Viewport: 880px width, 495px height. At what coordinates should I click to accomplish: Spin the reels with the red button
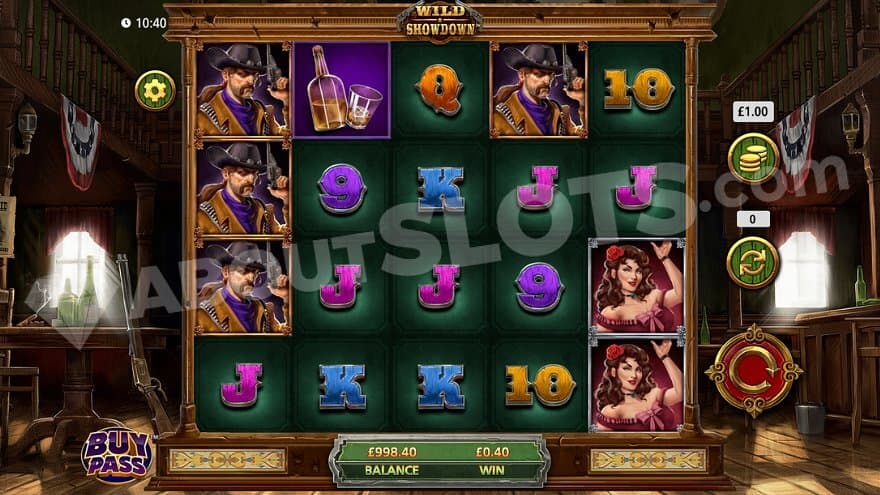[x=753, y=372]
